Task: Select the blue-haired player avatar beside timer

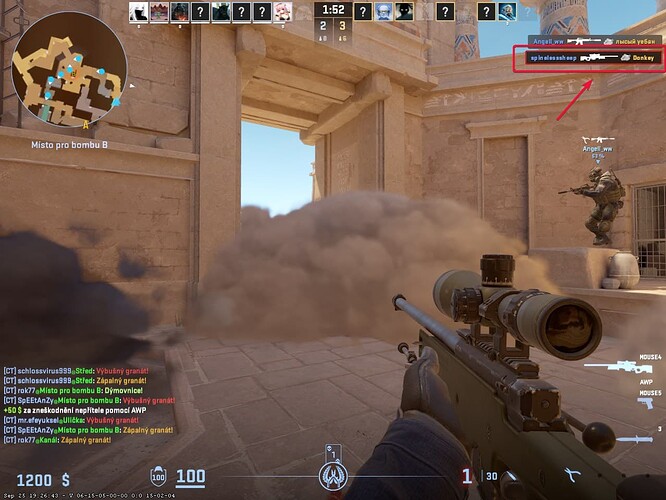Action: (x=384, y=12)
